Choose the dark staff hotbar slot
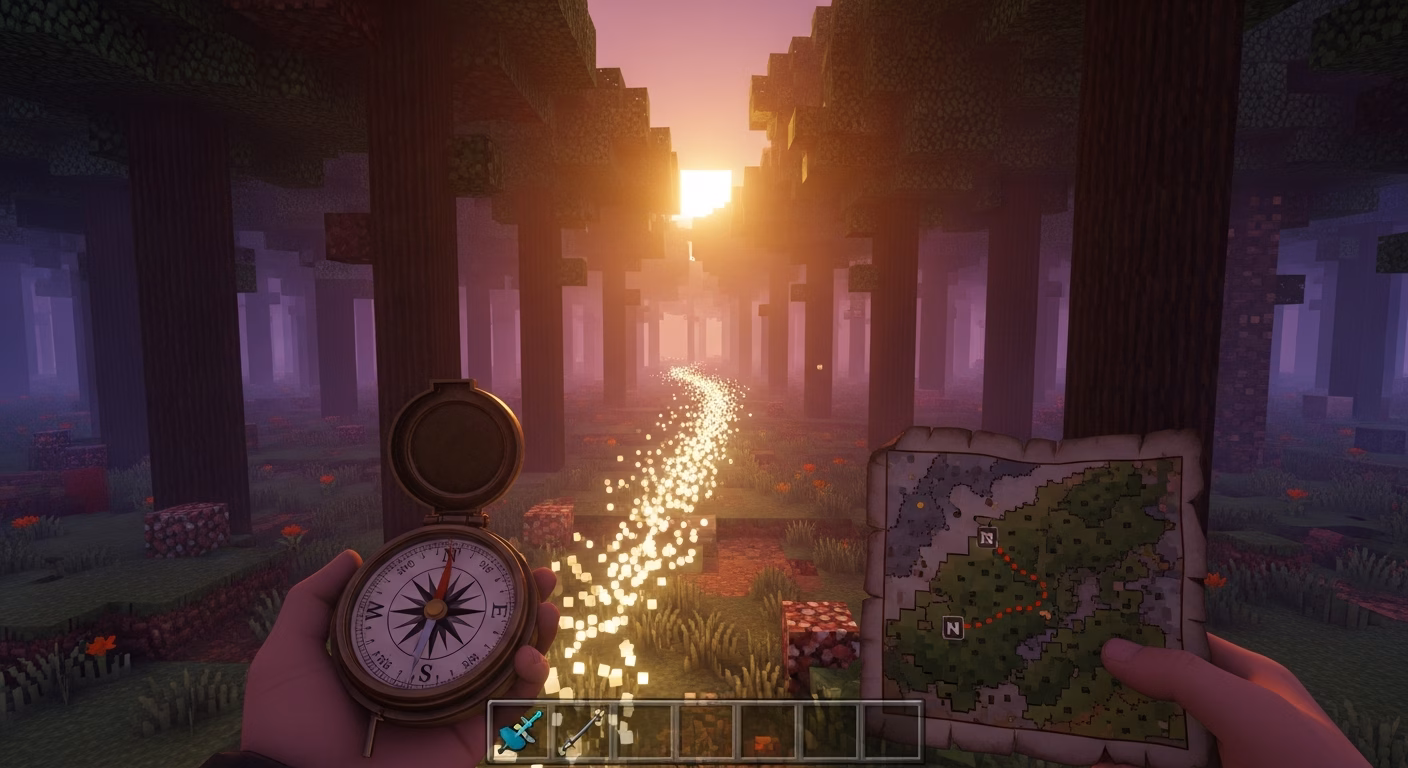Screen dimensions: 1408x768 [x=582, y=731]
